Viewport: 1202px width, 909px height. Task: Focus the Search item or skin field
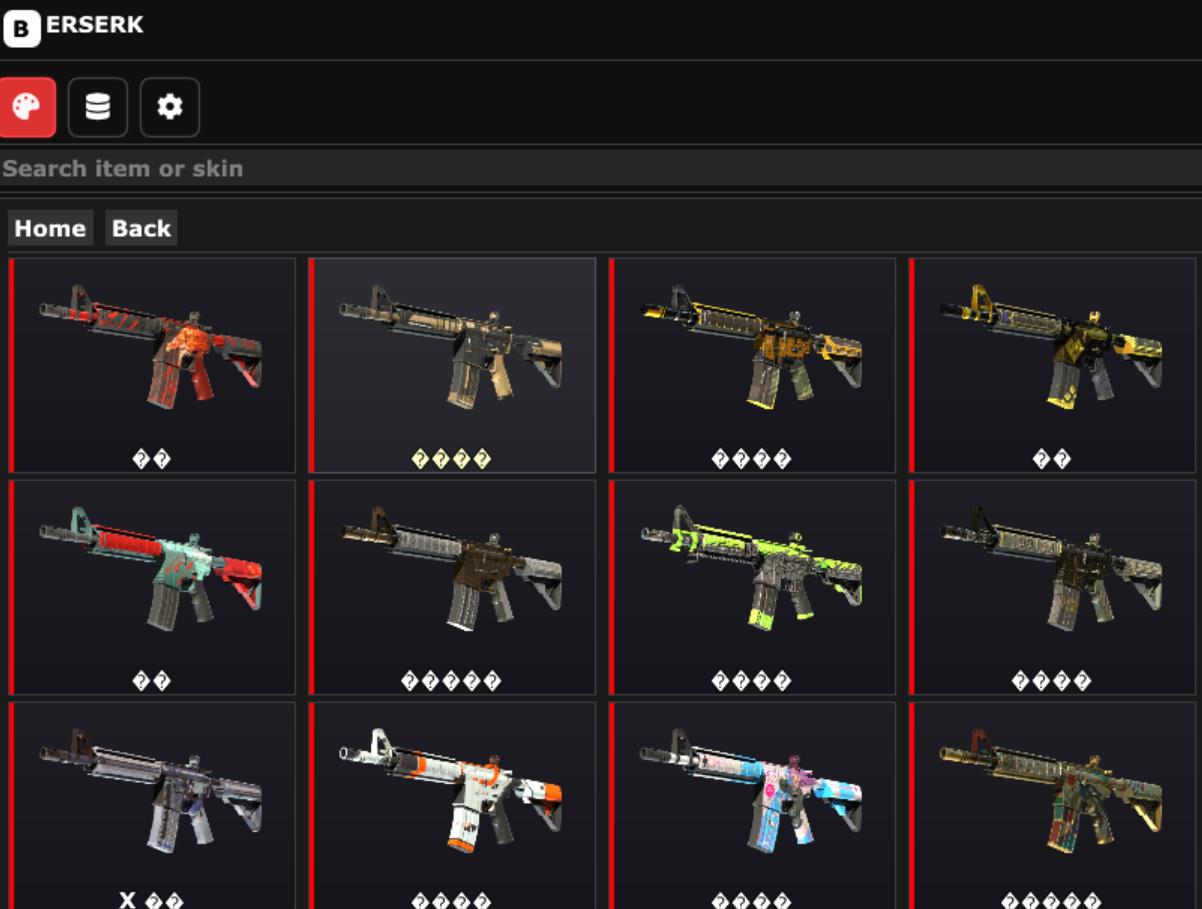point(600,168)
